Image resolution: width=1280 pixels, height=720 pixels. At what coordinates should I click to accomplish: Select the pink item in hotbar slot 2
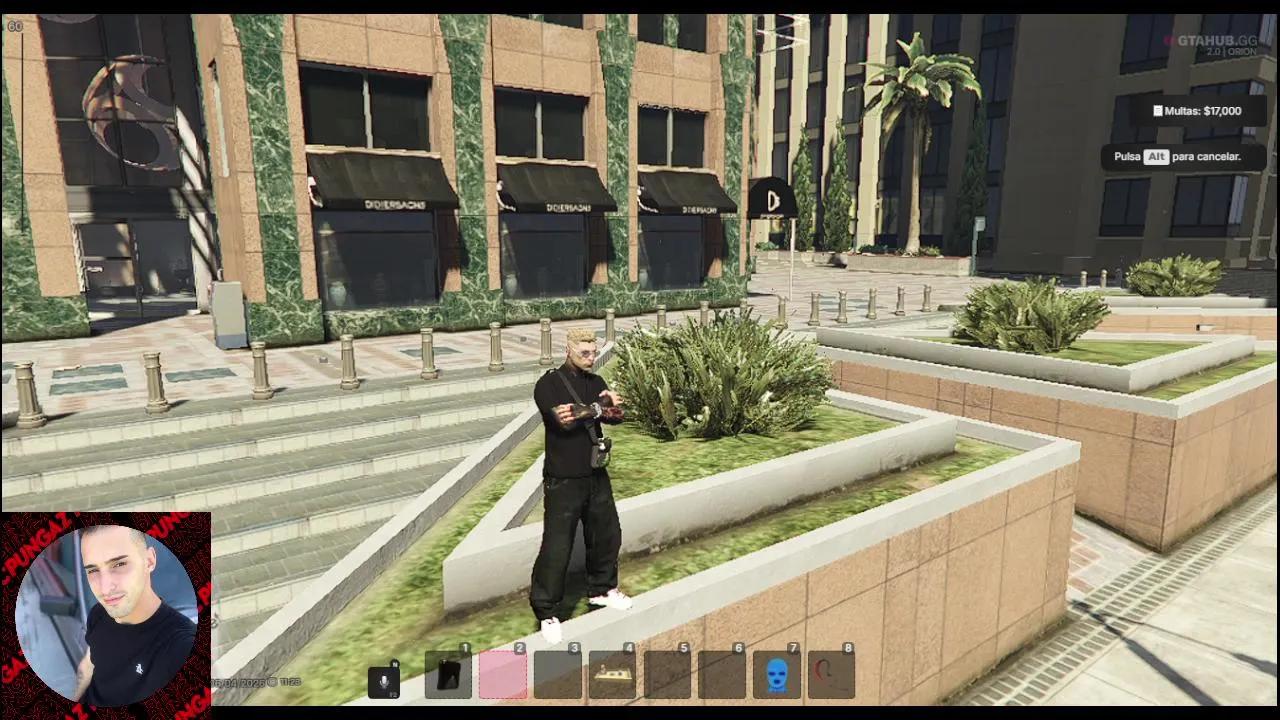[x=503, y=675]
